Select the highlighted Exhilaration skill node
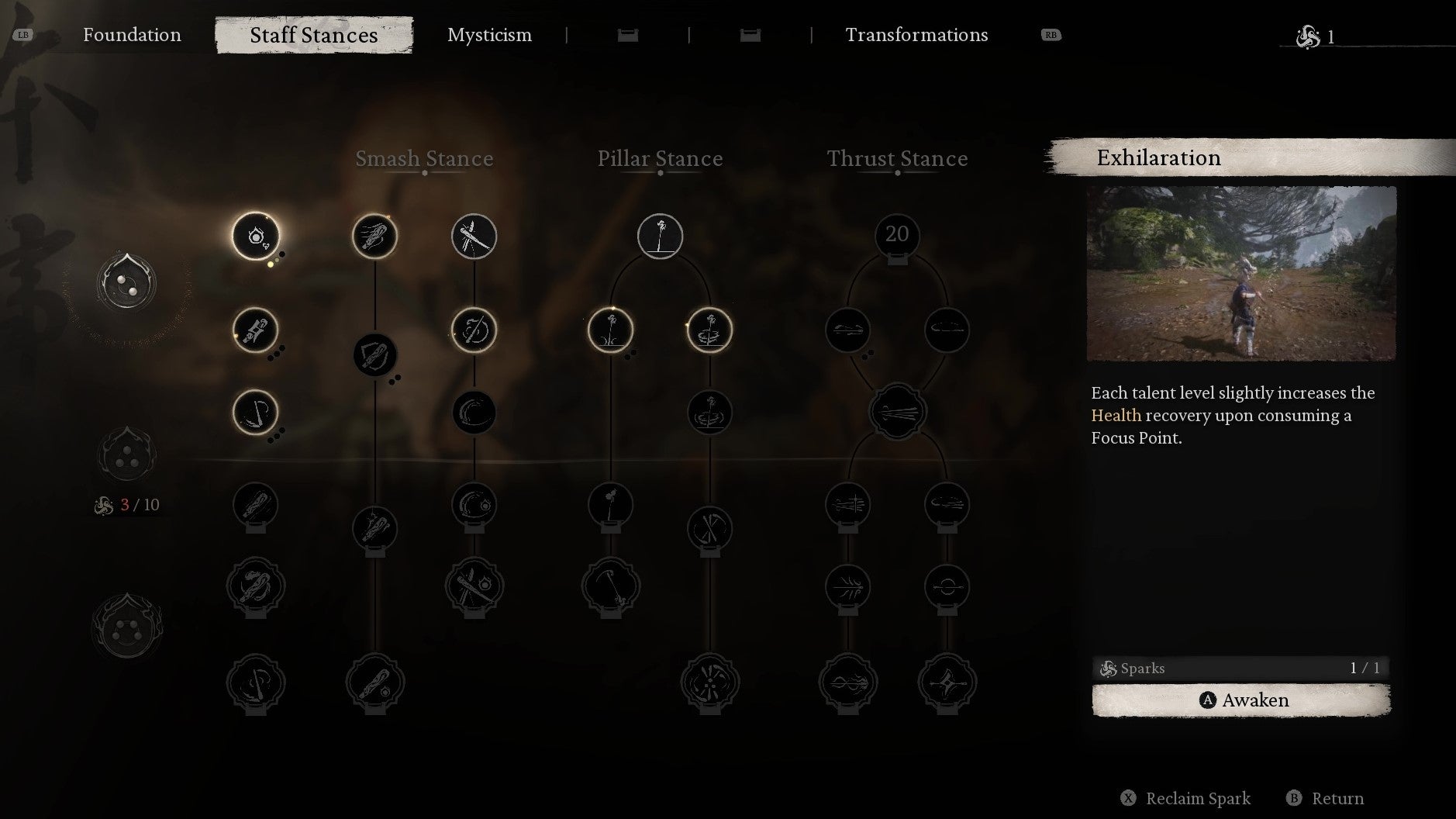 (256, 235)
